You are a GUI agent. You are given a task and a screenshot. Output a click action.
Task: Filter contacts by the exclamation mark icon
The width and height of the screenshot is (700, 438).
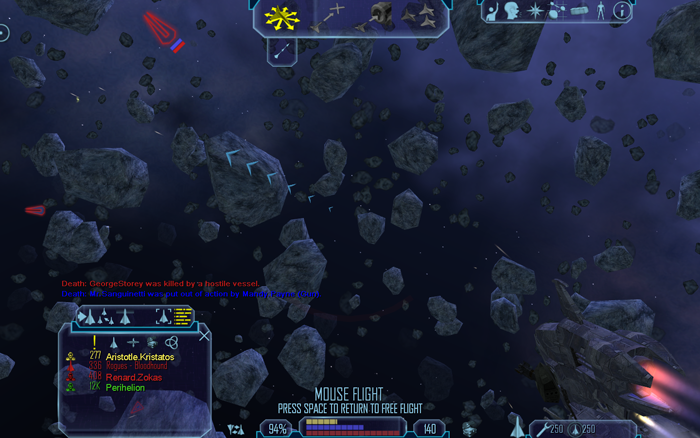(94, 342)
